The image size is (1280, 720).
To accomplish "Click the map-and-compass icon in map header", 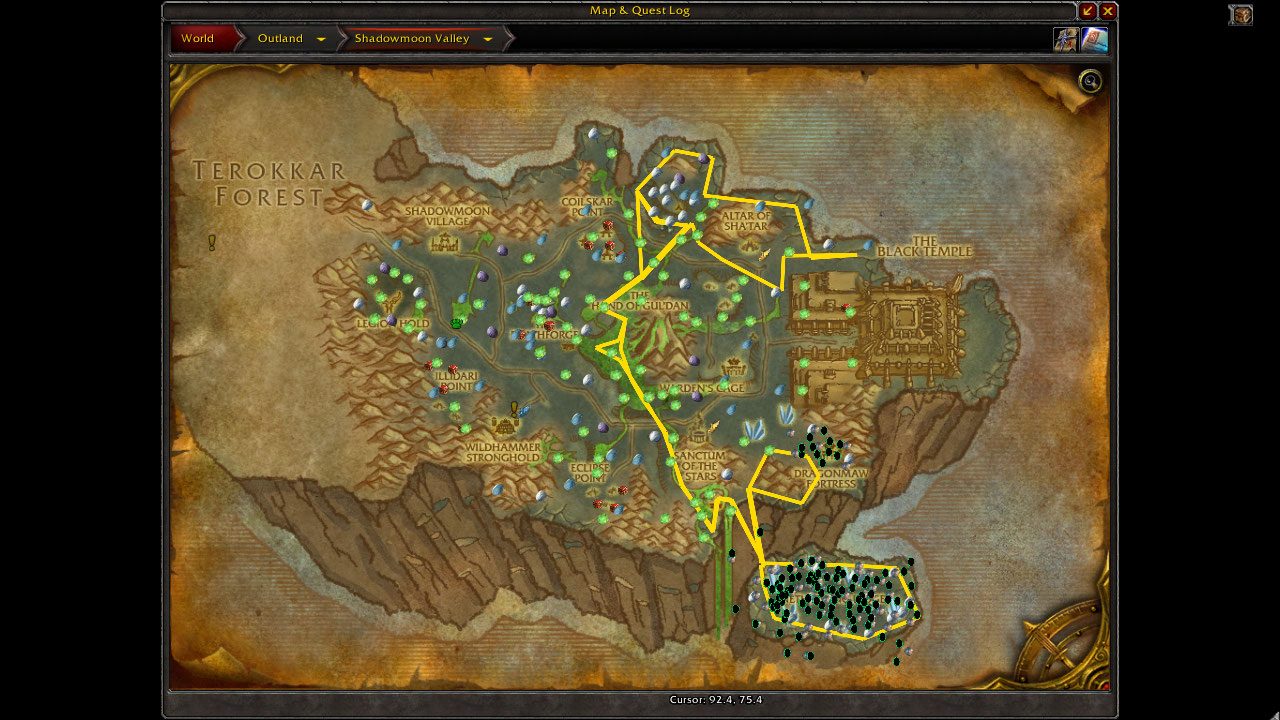I will tap(1064, 39).
